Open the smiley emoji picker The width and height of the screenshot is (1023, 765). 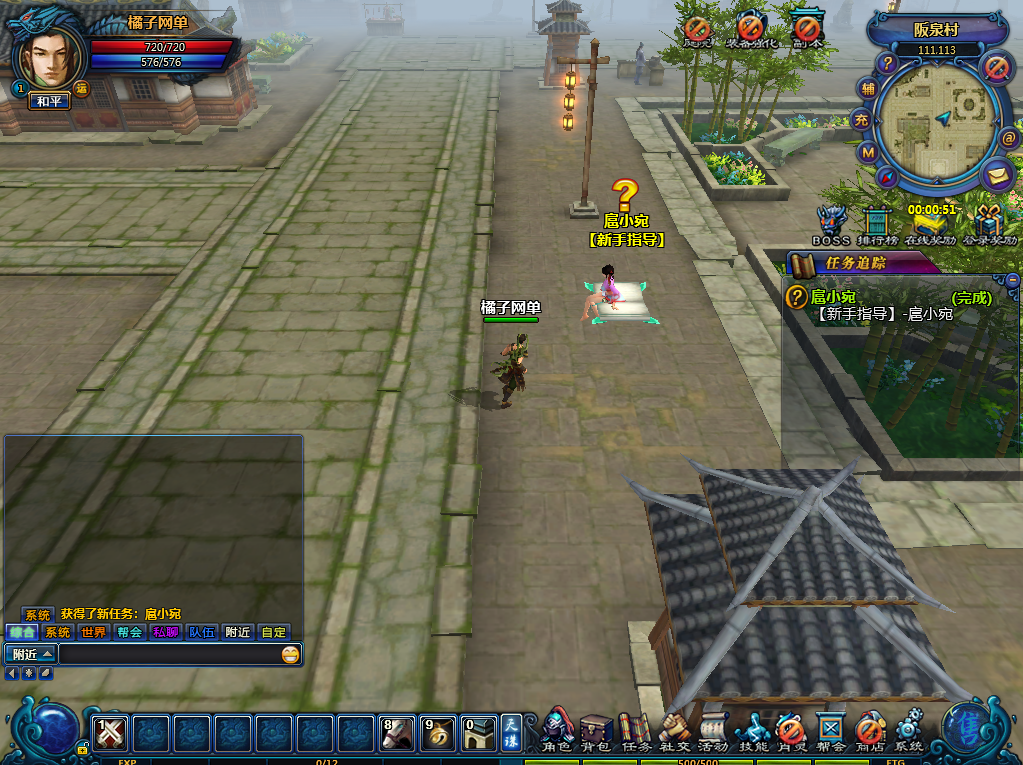point(290,655)
